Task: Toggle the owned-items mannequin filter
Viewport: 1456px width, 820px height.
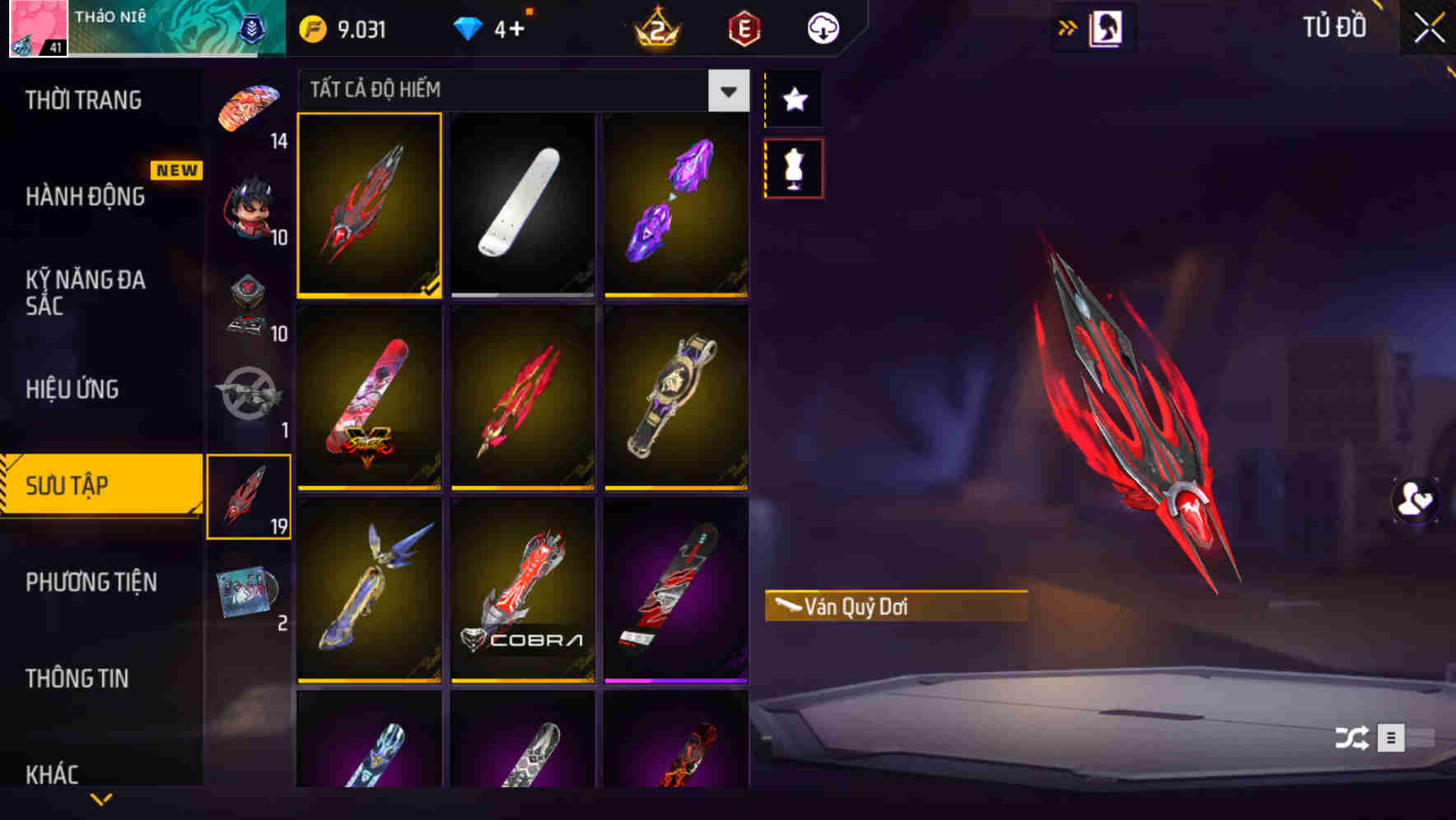Action: coord(794,167)
